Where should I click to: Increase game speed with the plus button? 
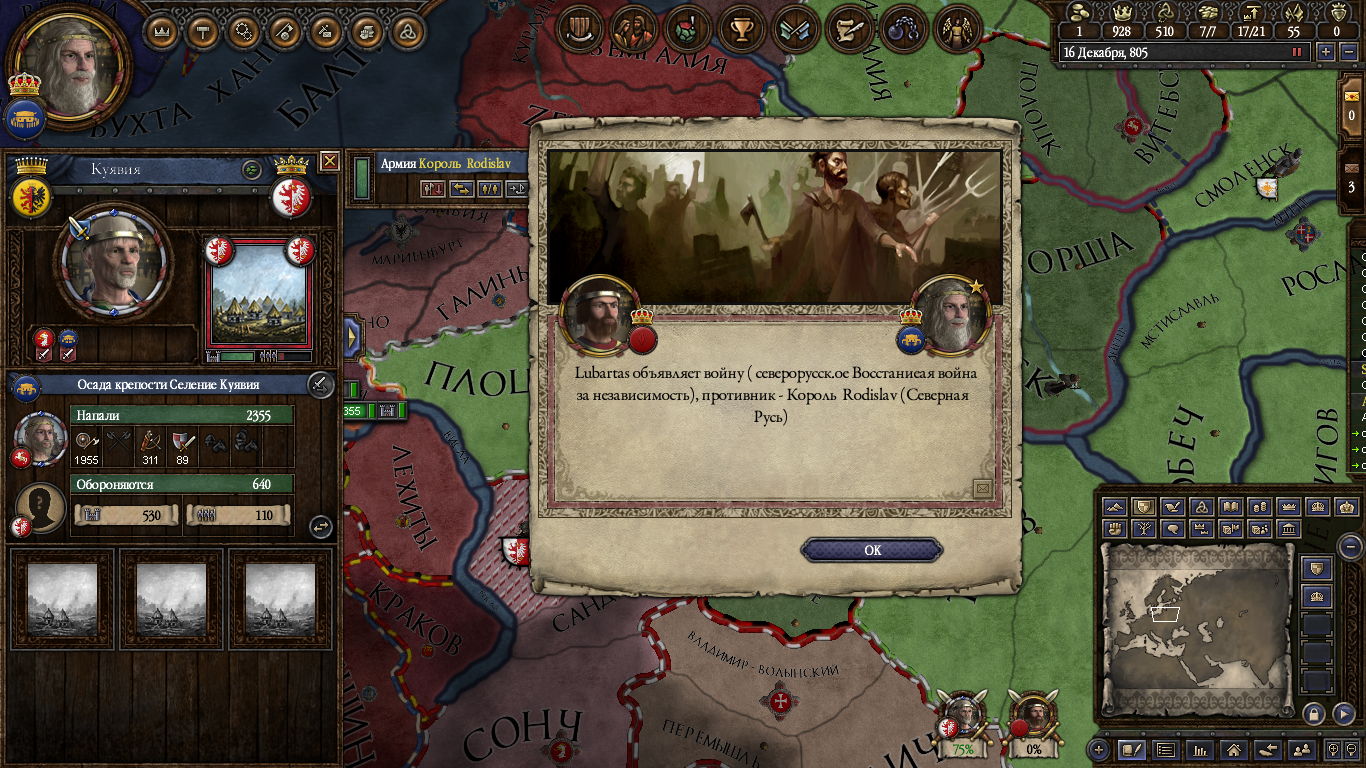(x=1326, y=52)
